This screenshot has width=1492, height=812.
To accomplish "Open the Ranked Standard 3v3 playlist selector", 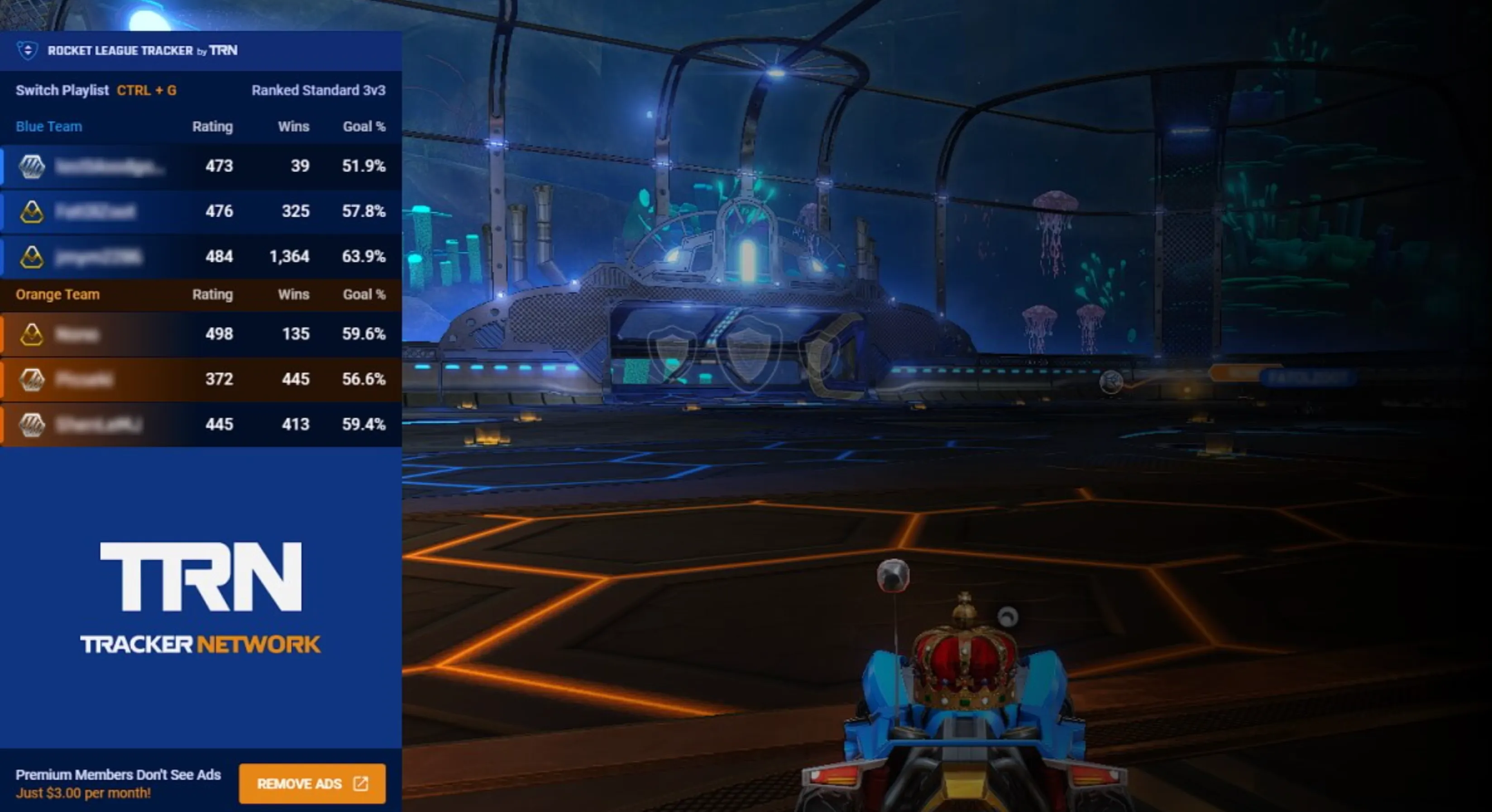I will click(x=319, y=91).
